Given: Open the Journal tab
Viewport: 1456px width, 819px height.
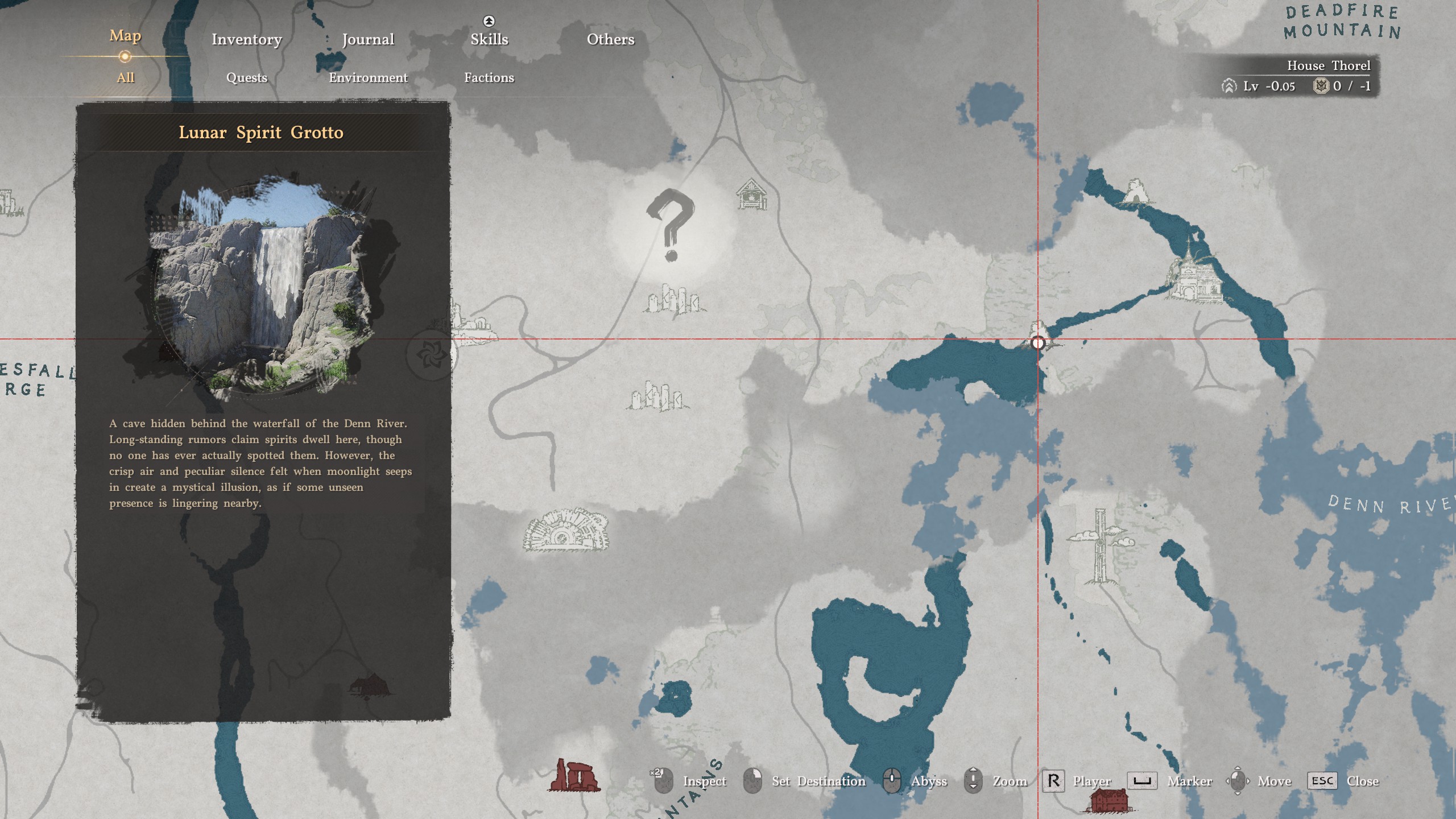Looking at the screenshot, I should (368, 39).
